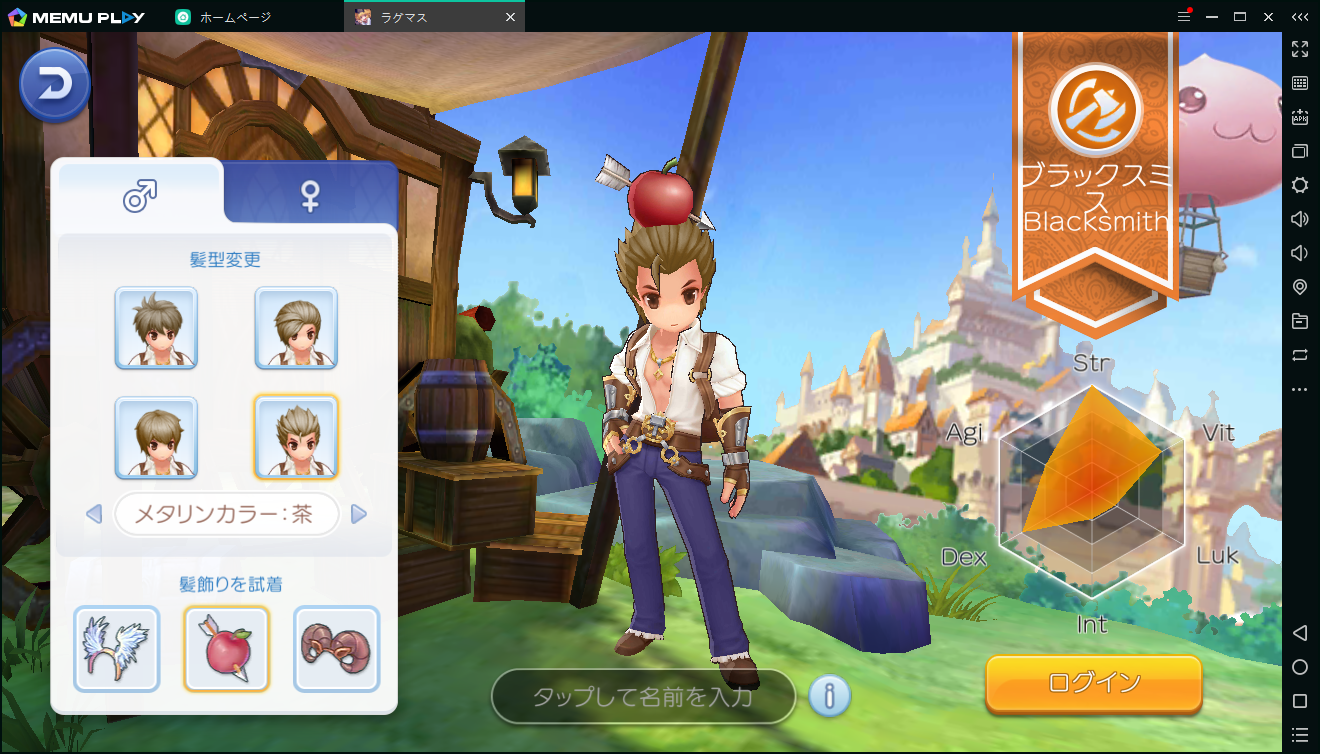
Task: Tap the orange ログイン login button
Action: click(x=1093, y=684)
